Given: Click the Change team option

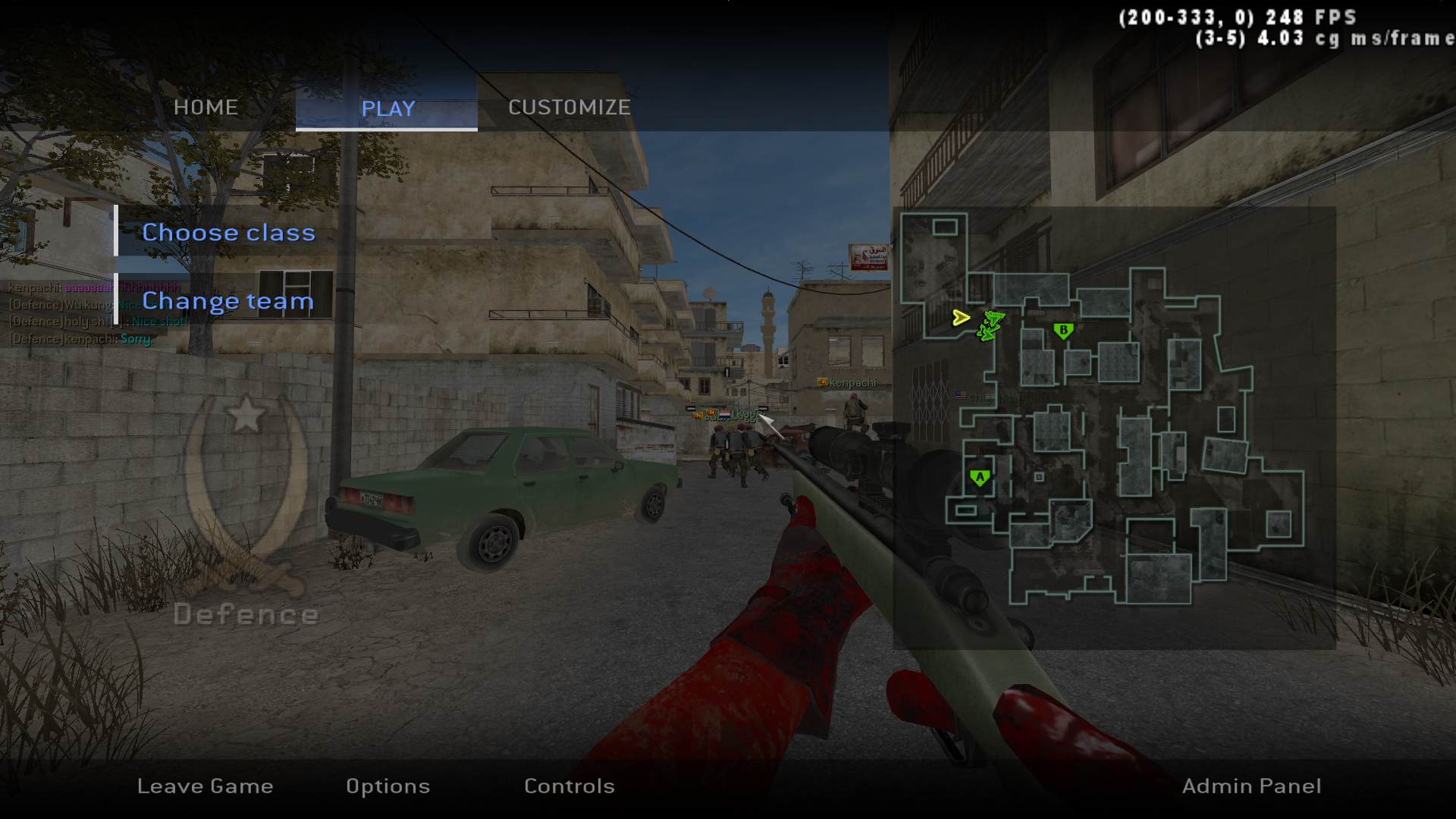Looking at the screenshot, I should (x=227, y=301).
